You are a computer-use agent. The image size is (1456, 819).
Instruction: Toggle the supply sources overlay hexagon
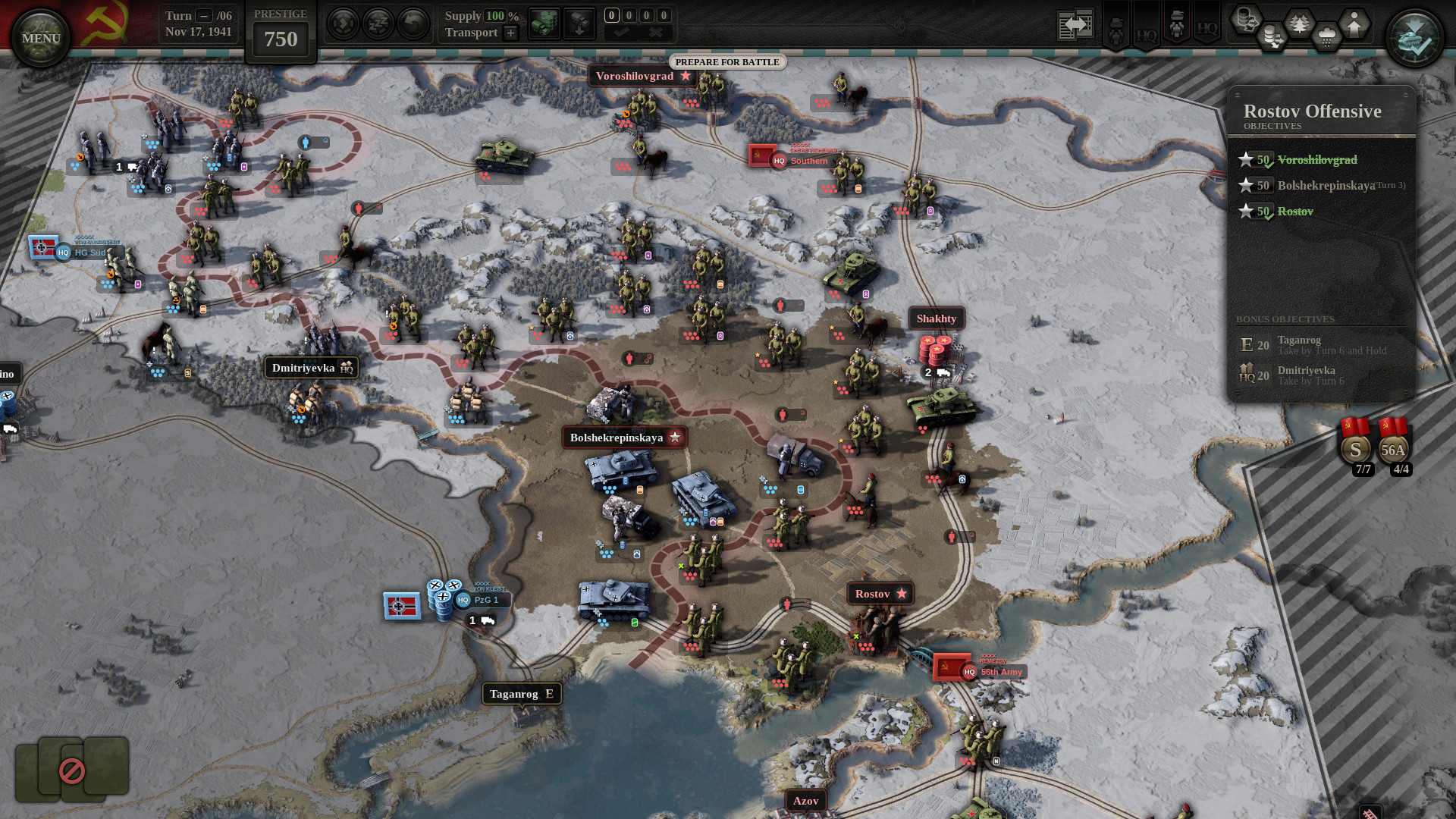tap(1246, 21)
